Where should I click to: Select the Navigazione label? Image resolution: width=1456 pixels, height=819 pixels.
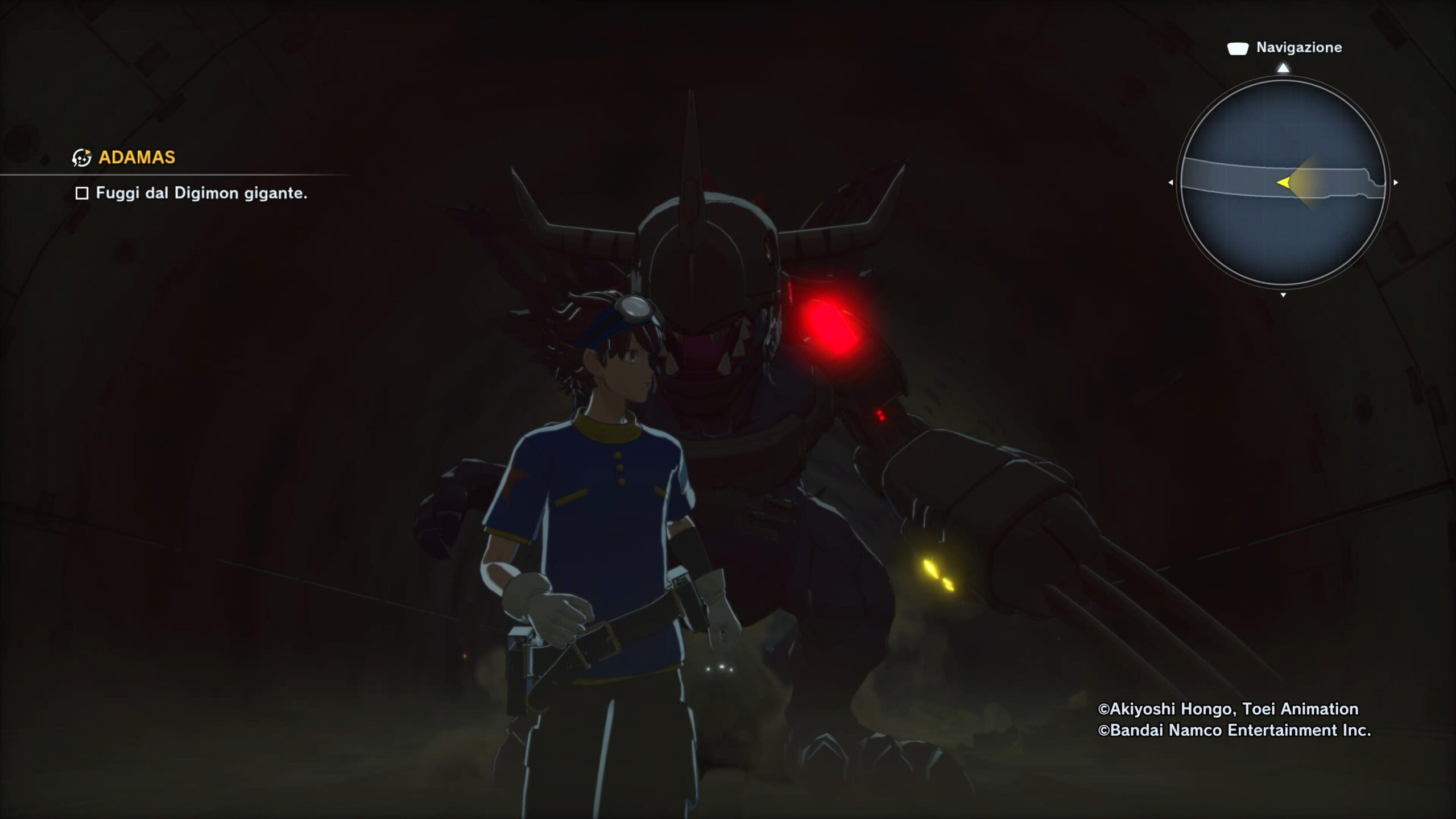pyautogui.click(x=1298, y=48)
